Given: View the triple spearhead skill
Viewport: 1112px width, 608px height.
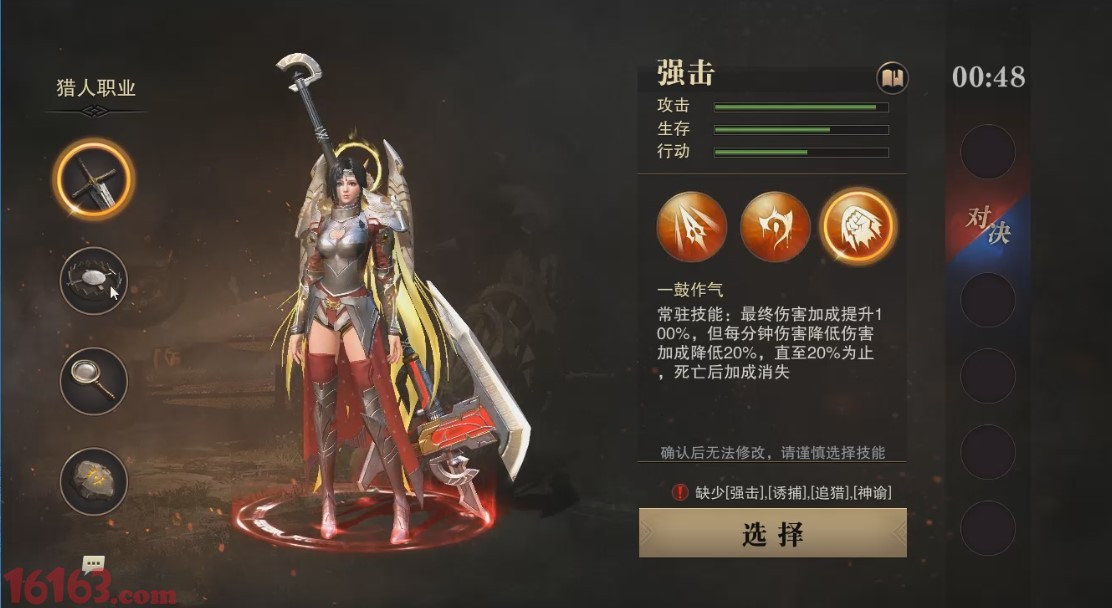Looking at the screenshot, I should pyautogui.click(x=692, y=227).
